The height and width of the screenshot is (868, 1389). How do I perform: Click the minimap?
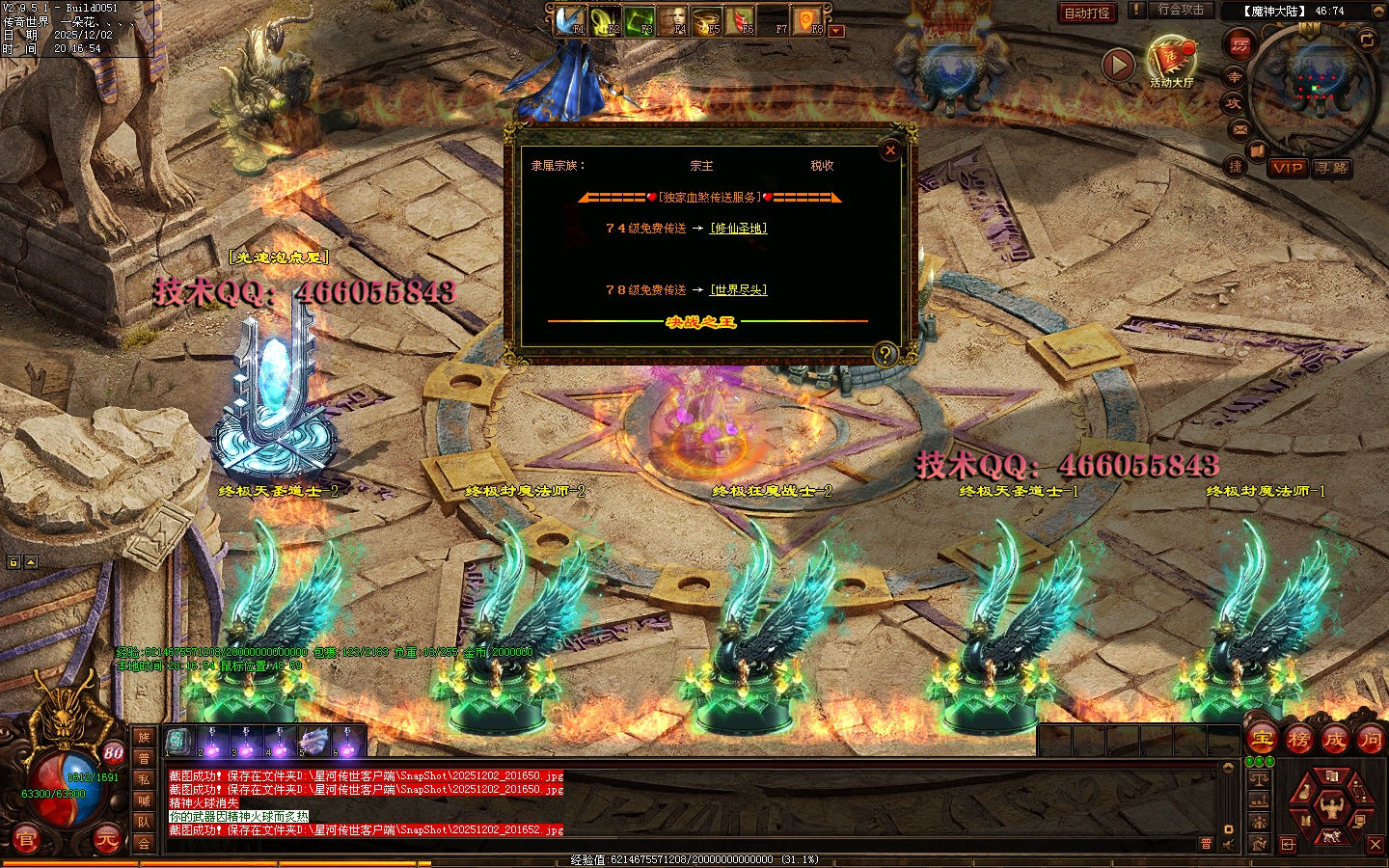tap(1312, 90)
